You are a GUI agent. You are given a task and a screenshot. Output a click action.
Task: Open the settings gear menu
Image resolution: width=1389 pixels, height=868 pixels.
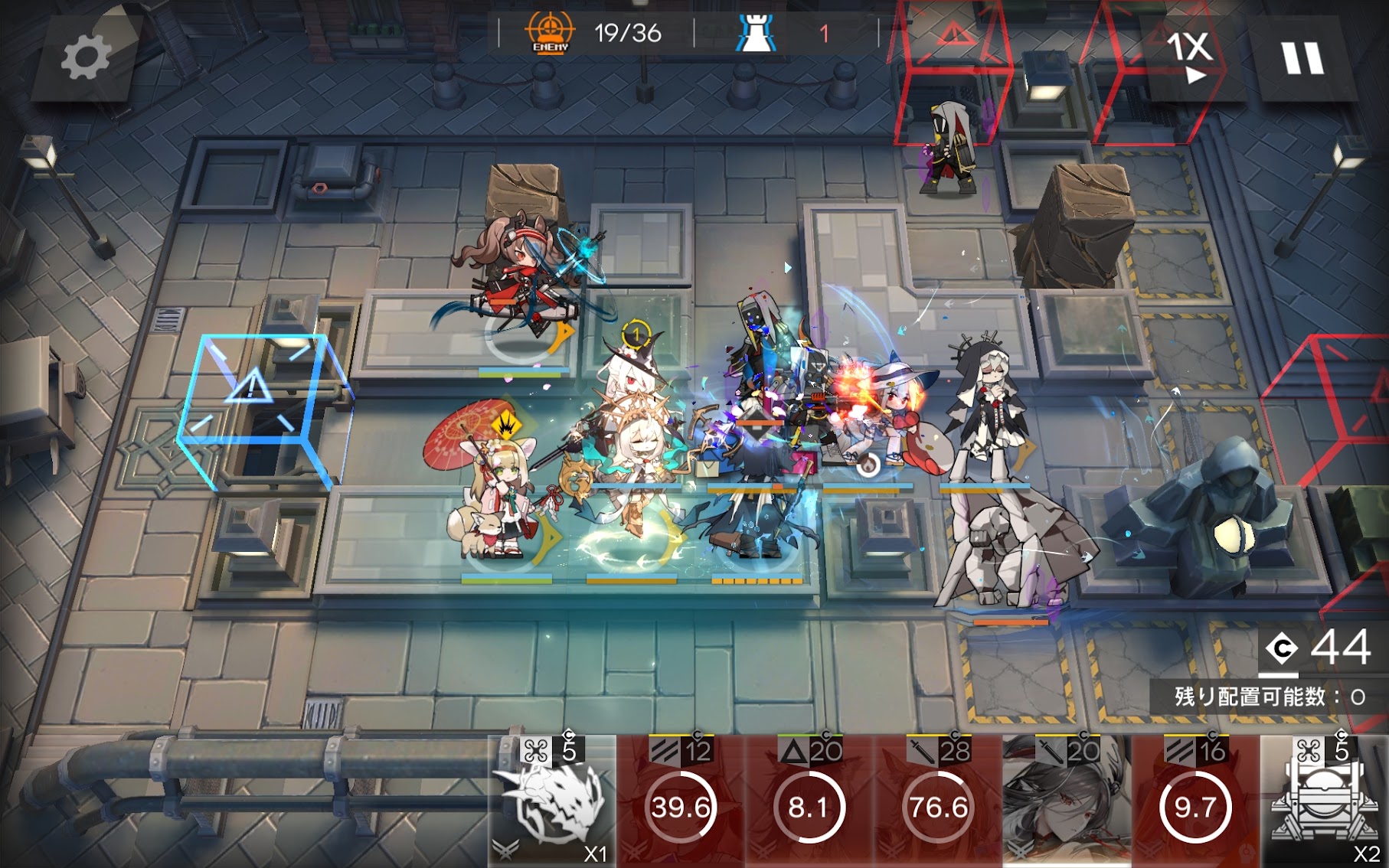pyautogui.click(x=86, y=57)
